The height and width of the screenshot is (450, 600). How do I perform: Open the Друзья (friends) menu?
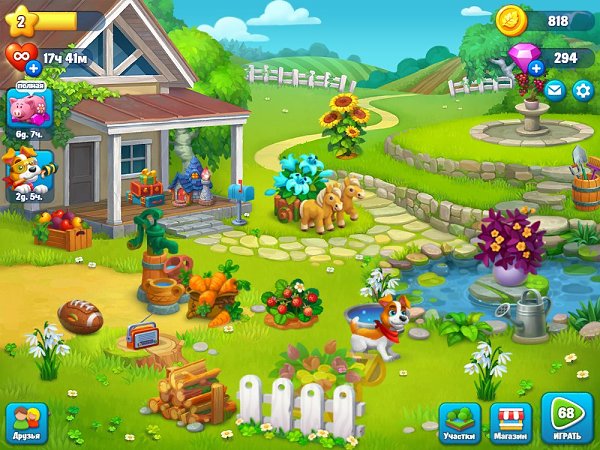tap(27, 422)
